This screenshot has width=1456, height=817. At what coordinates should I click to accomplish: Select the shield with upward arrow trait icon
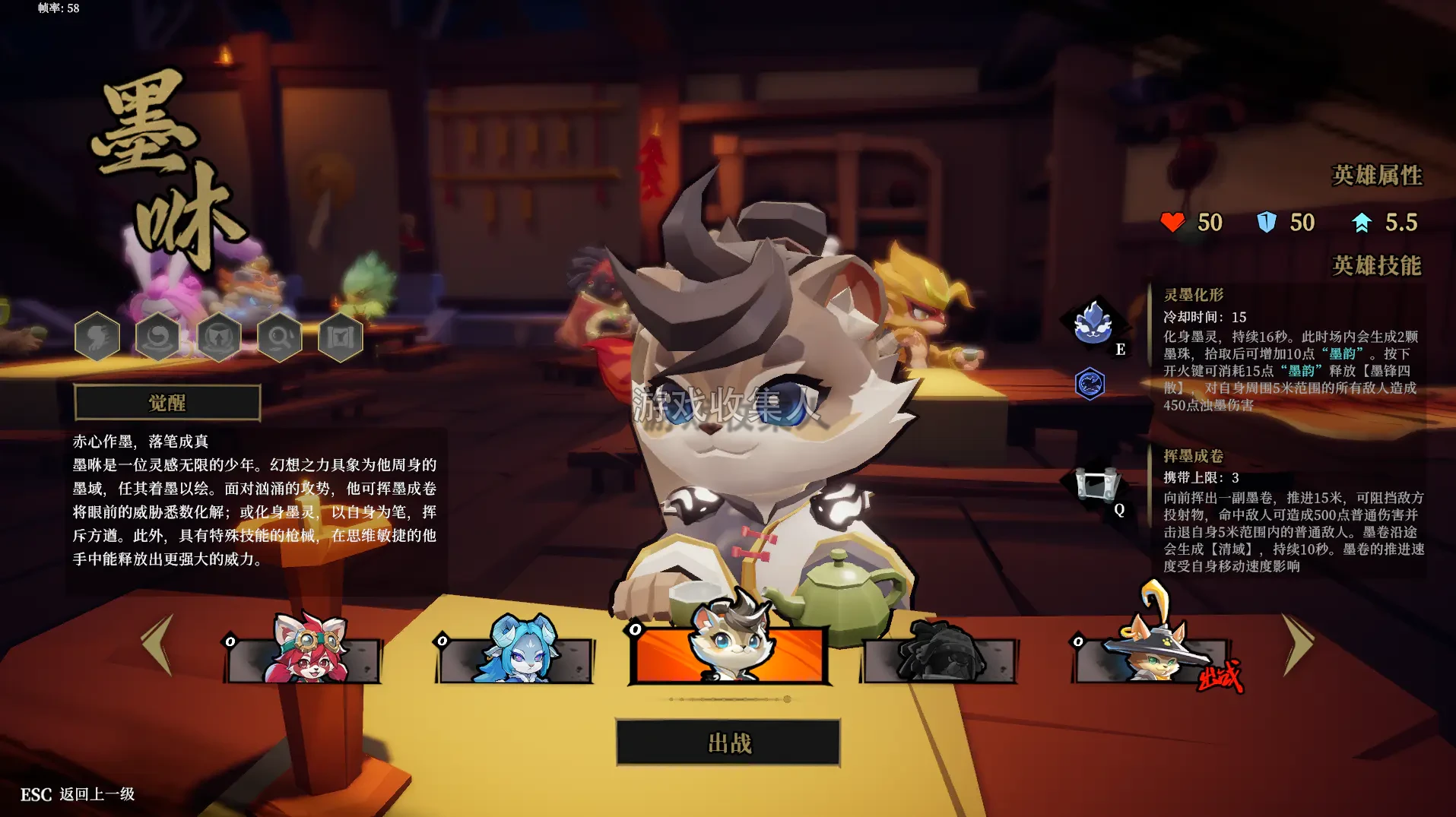point(218,337)
